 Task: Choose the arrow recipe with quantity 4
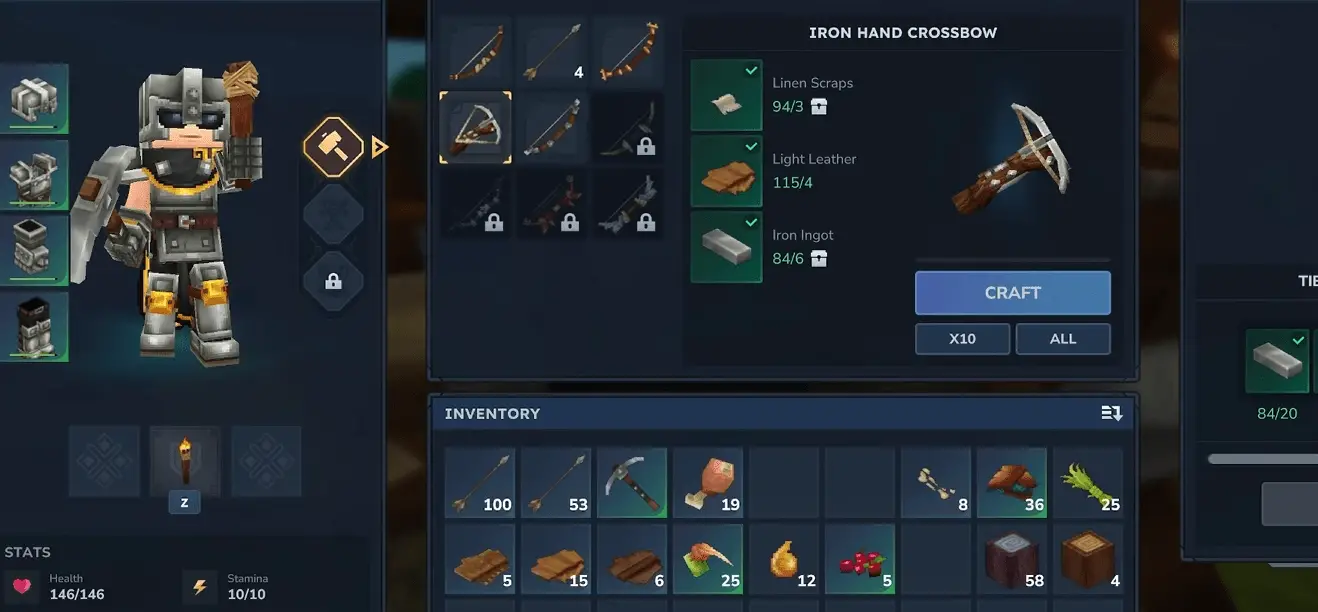coord(552,51)
